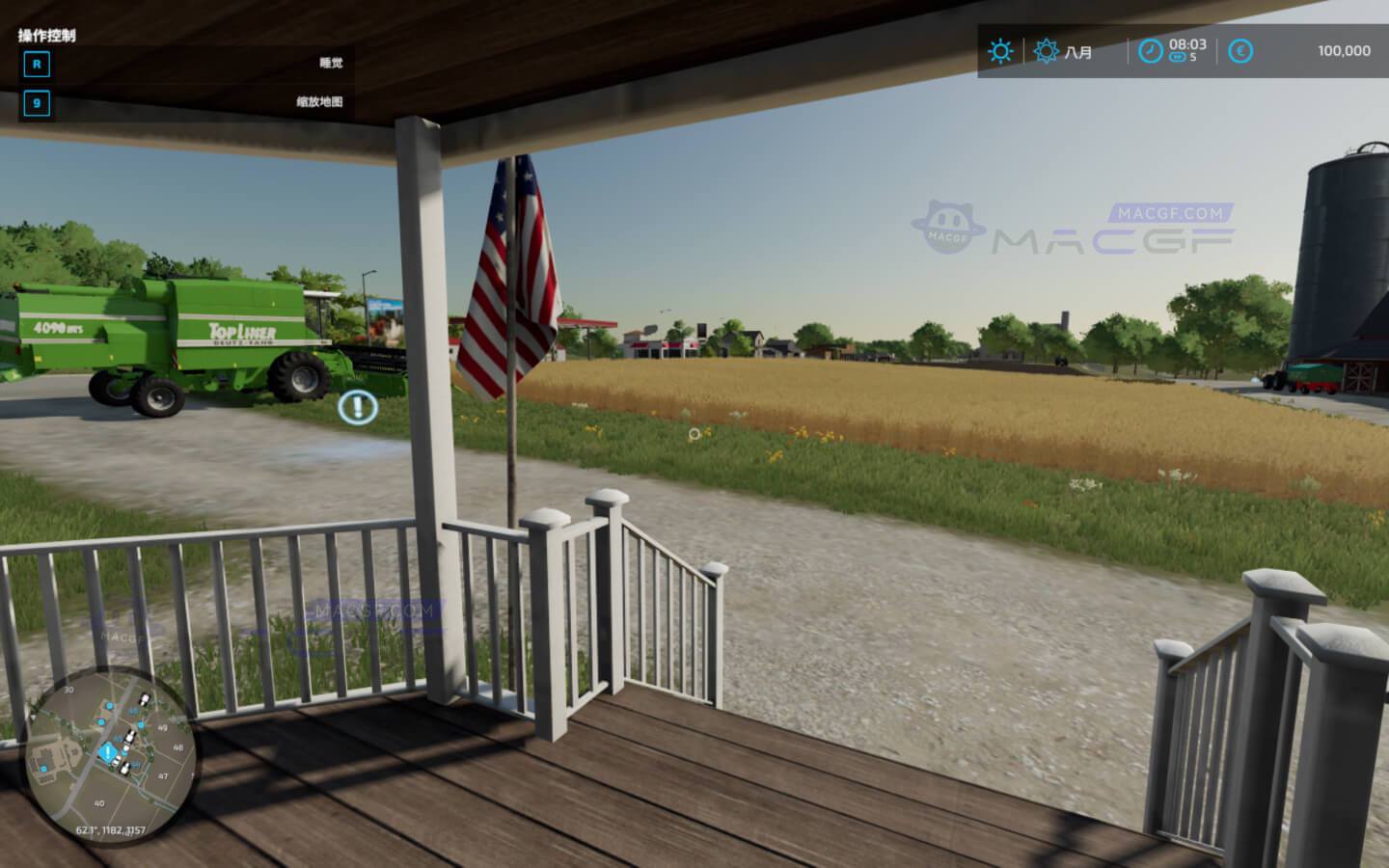Viewport: 1389px width, 868px height.
Task: Click the blue clock icon showing 08:03
Action: pos(1149,50)
